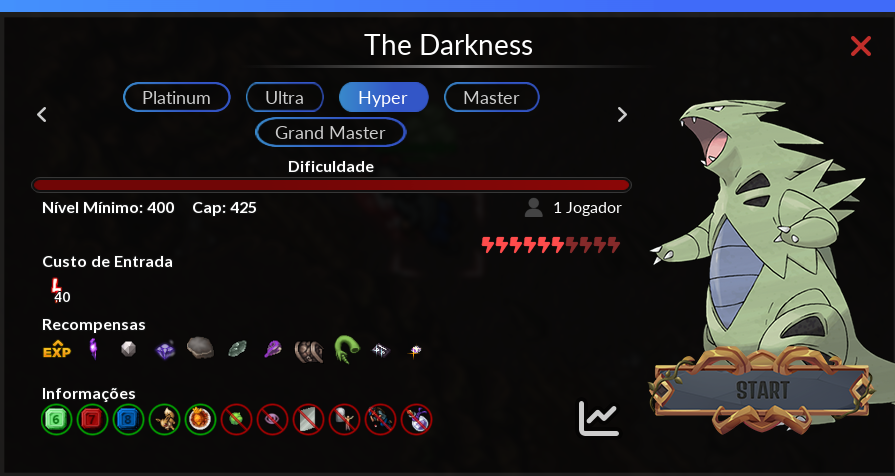Switch to the Ultra difficulty
Screen dimensions: 895x476
285,97
